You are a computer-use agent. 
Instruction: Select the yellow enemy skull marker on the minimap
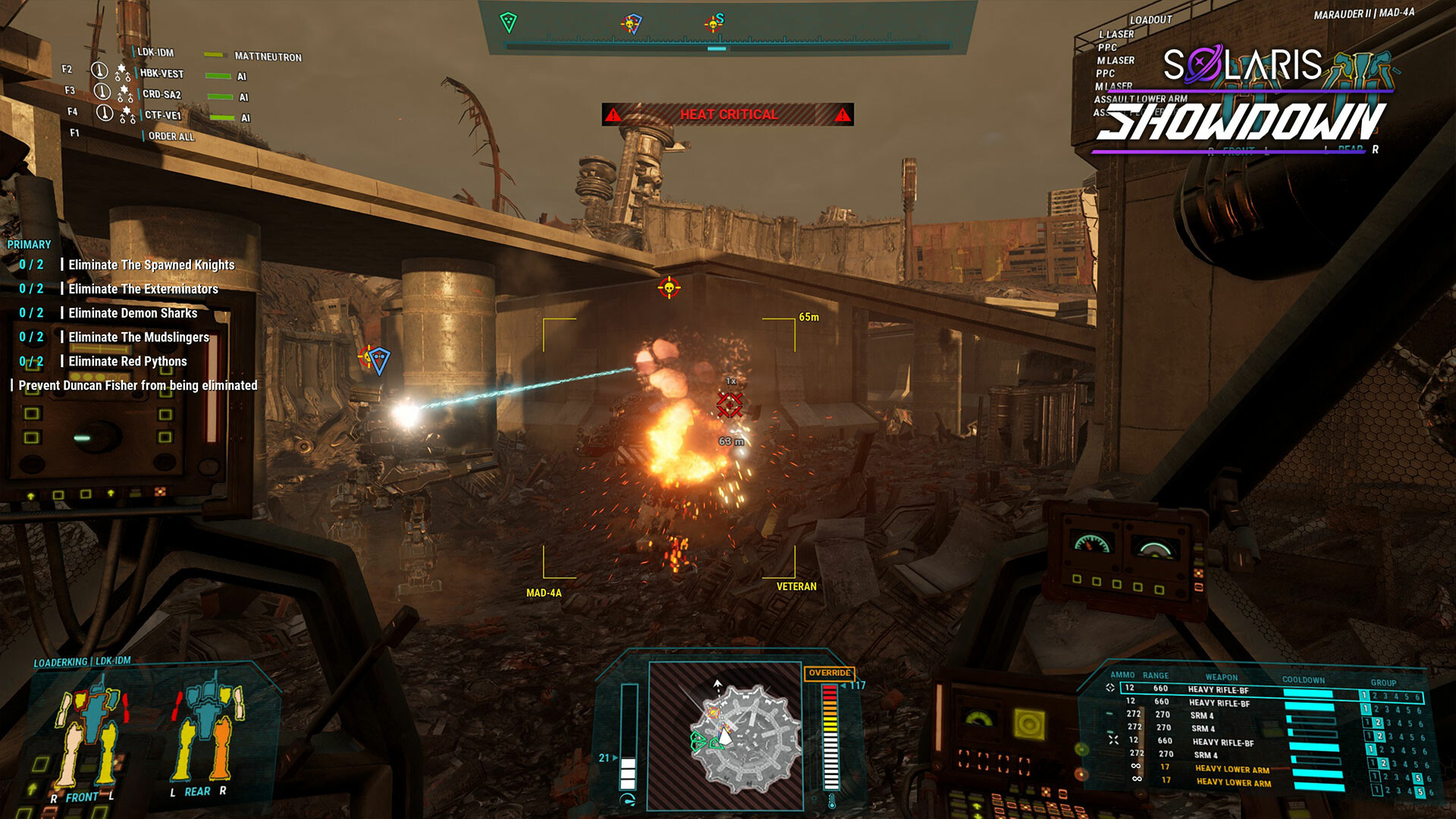point(714,712)
